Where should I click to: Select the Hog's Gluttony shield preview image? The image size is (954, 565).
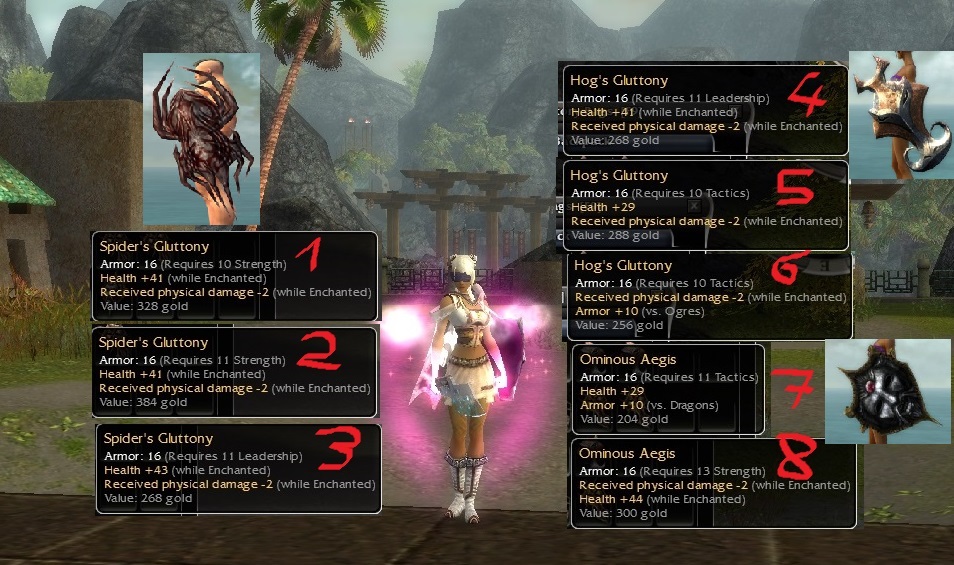pos(900,115)
